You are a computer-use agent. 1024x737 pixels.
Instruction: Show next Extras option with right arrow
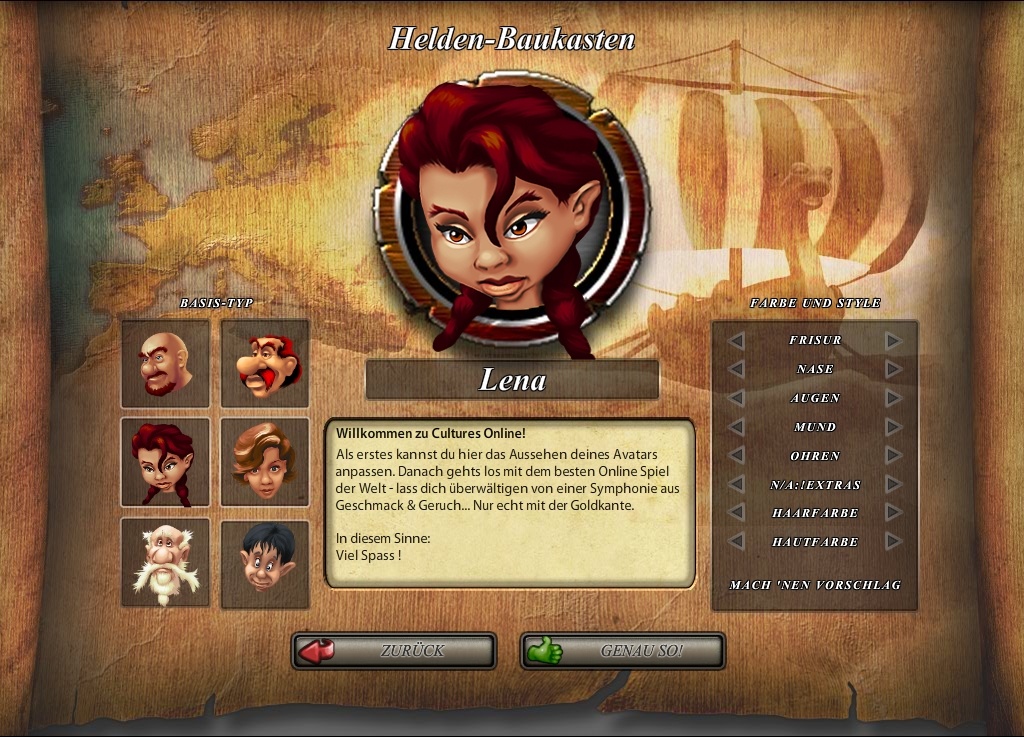pyautogui.click(x=893, y=485)
